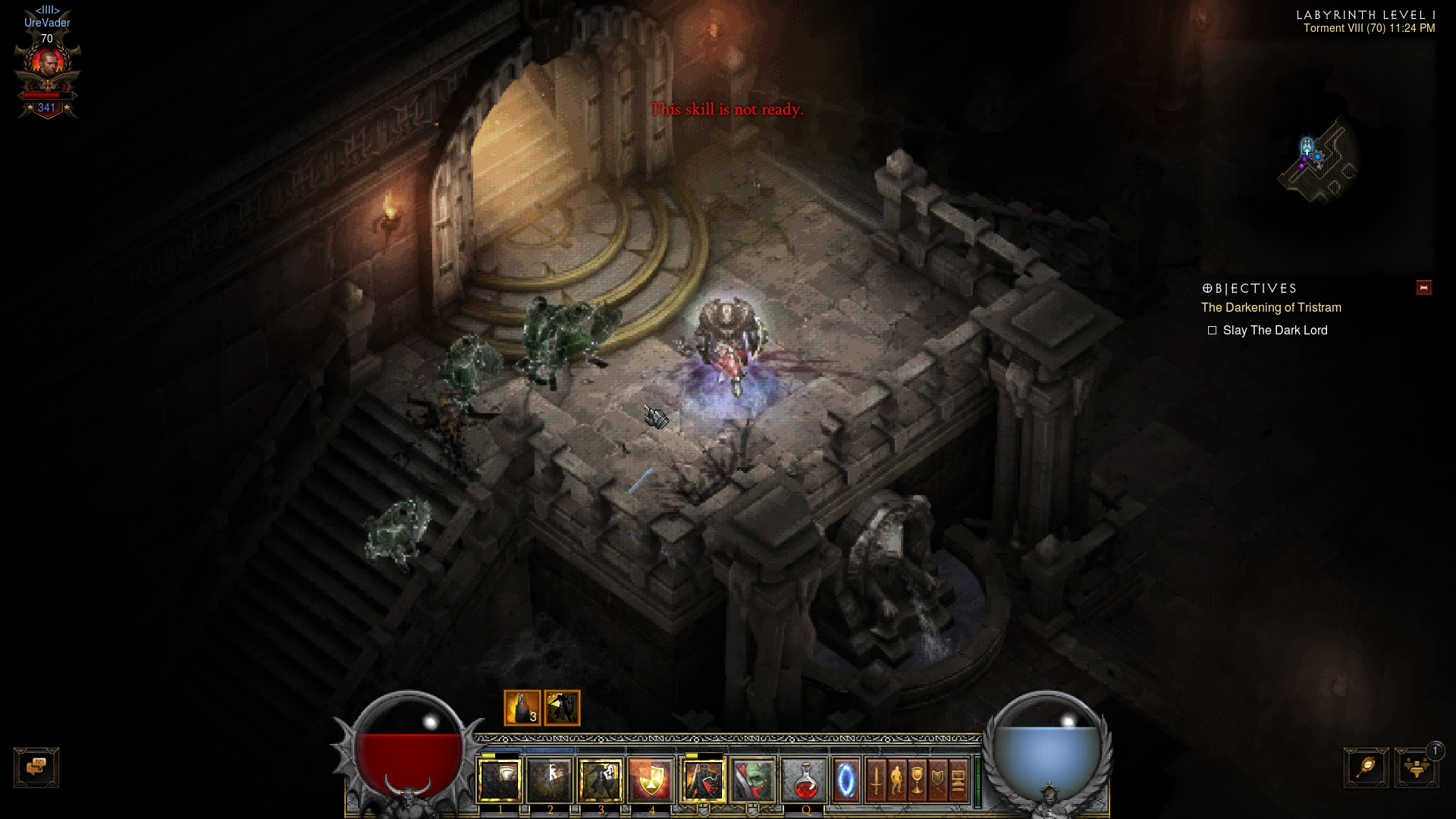1456x819 pixels.
Task: Open the sword menu button
Action: (x=876, y=780)
